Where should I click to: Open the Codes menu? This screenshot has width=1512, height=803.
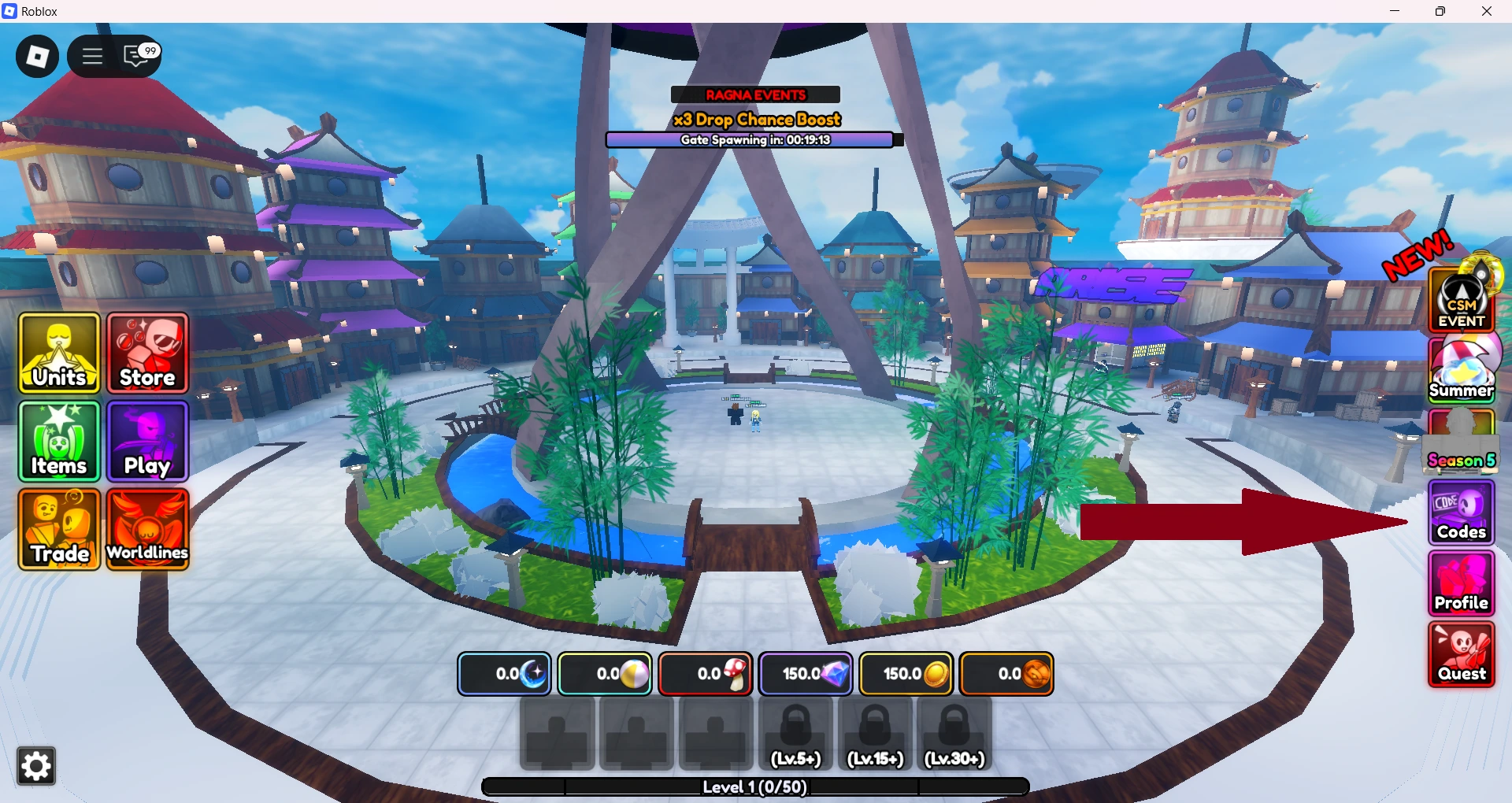pos(1462,513)
